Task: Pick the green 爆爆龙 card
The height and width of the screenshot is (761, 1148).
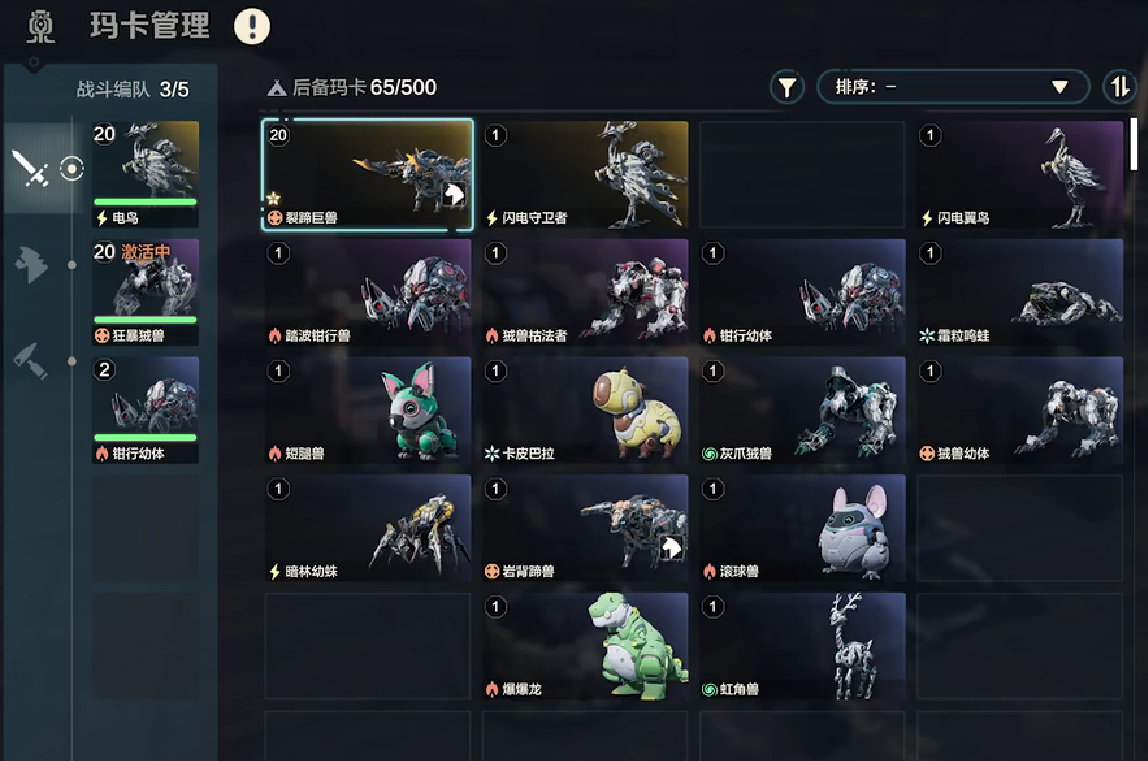Action: pos(585,646)
